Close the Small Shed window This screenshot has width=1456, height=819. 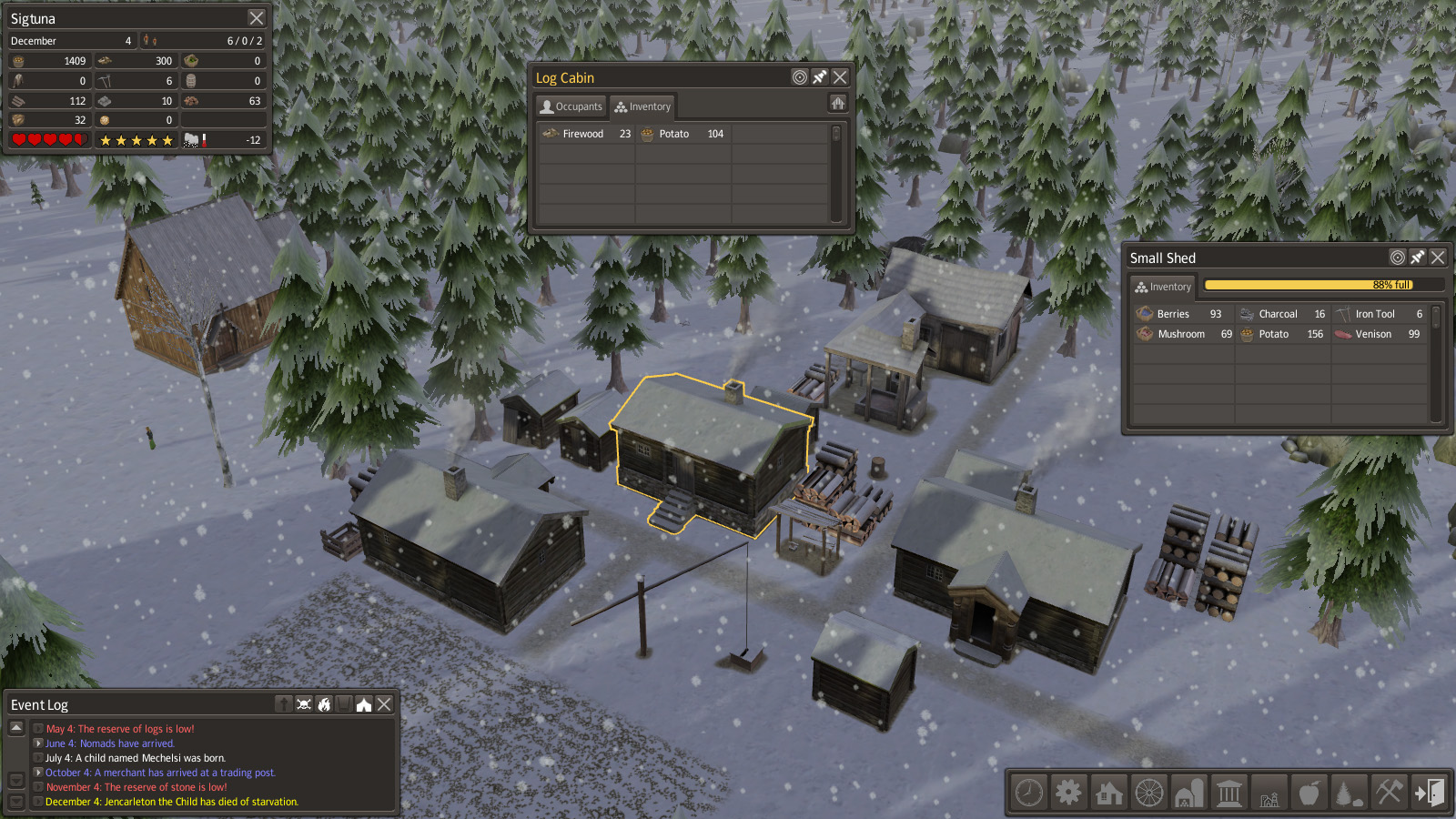pos(1438,258)
